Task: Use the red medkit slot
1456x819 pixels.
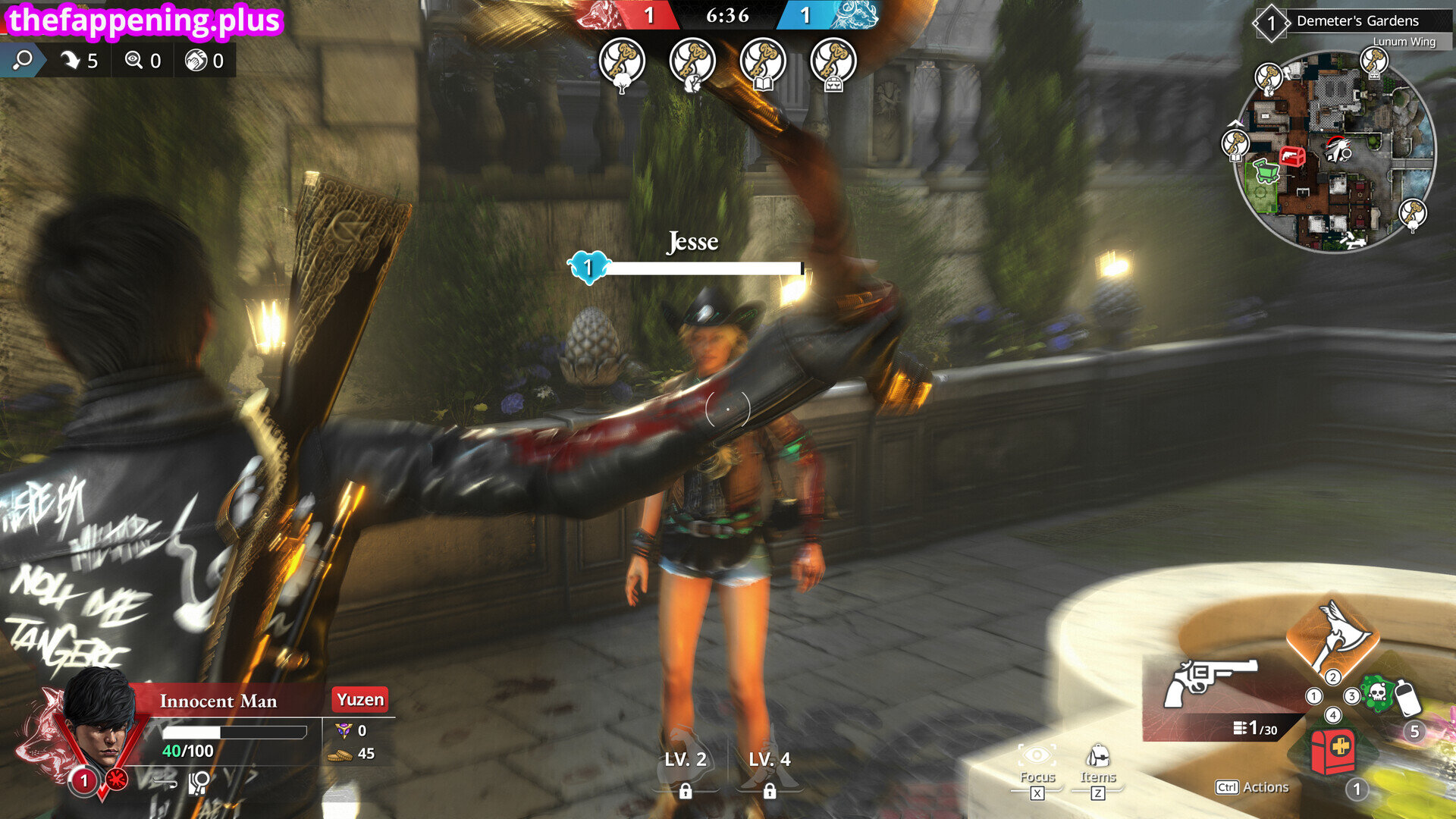Action: (1332, 751)
